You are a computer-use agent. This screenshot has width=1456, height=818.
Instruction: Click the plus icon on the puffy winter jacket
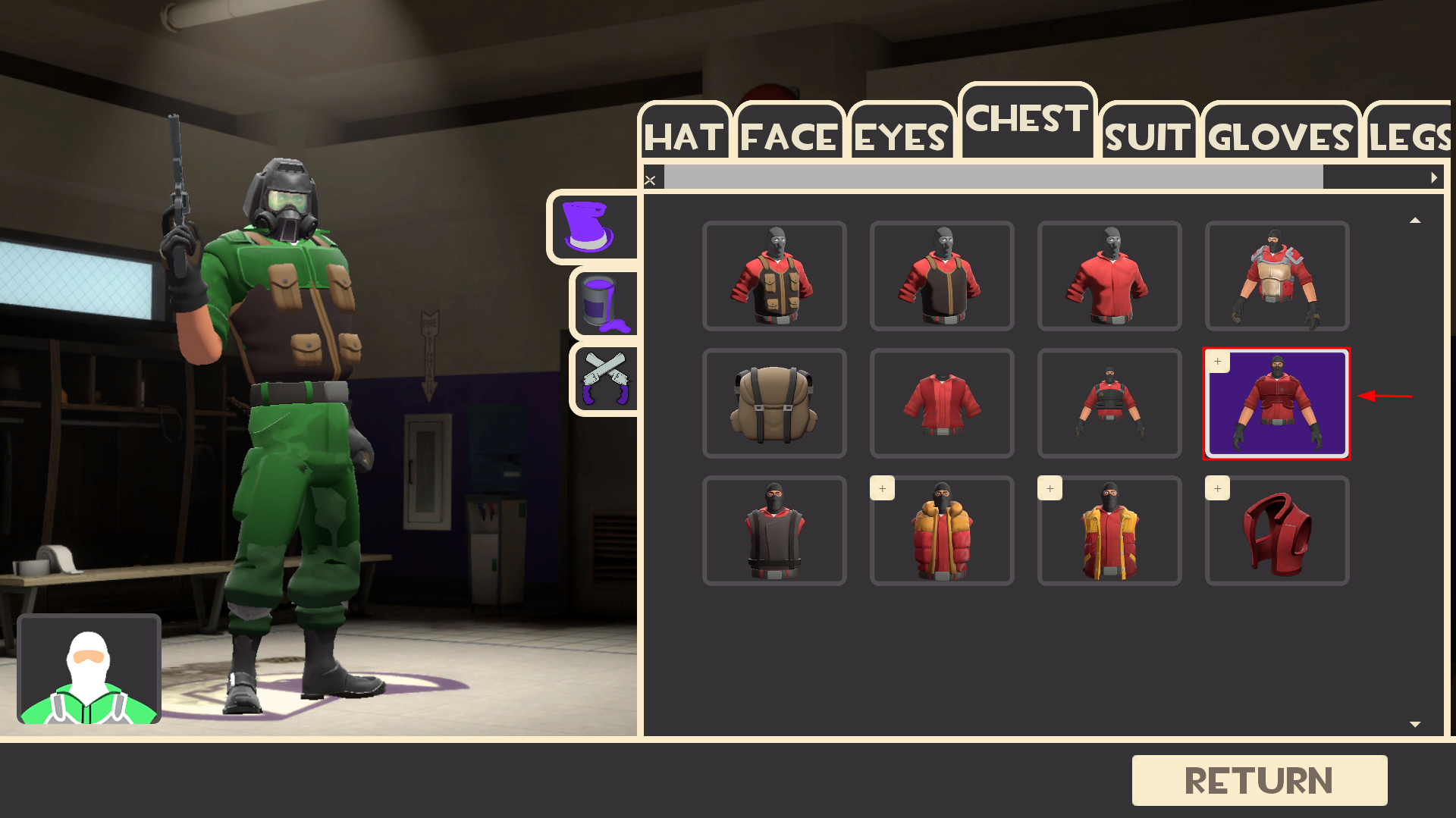coord(882,489)
